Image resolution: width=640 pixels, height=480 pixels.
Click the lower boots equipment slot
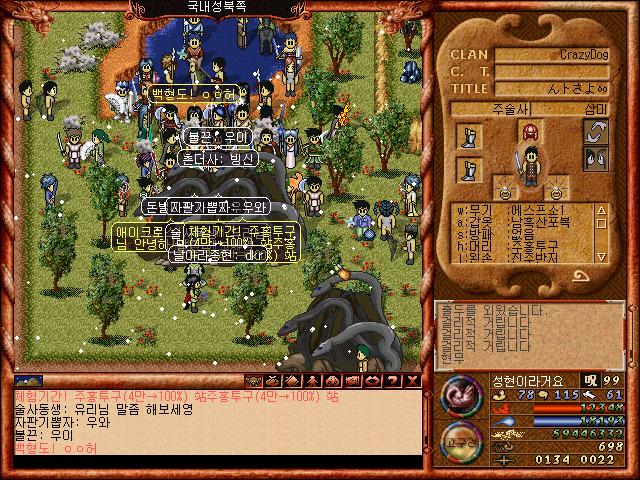pos(469,169)
